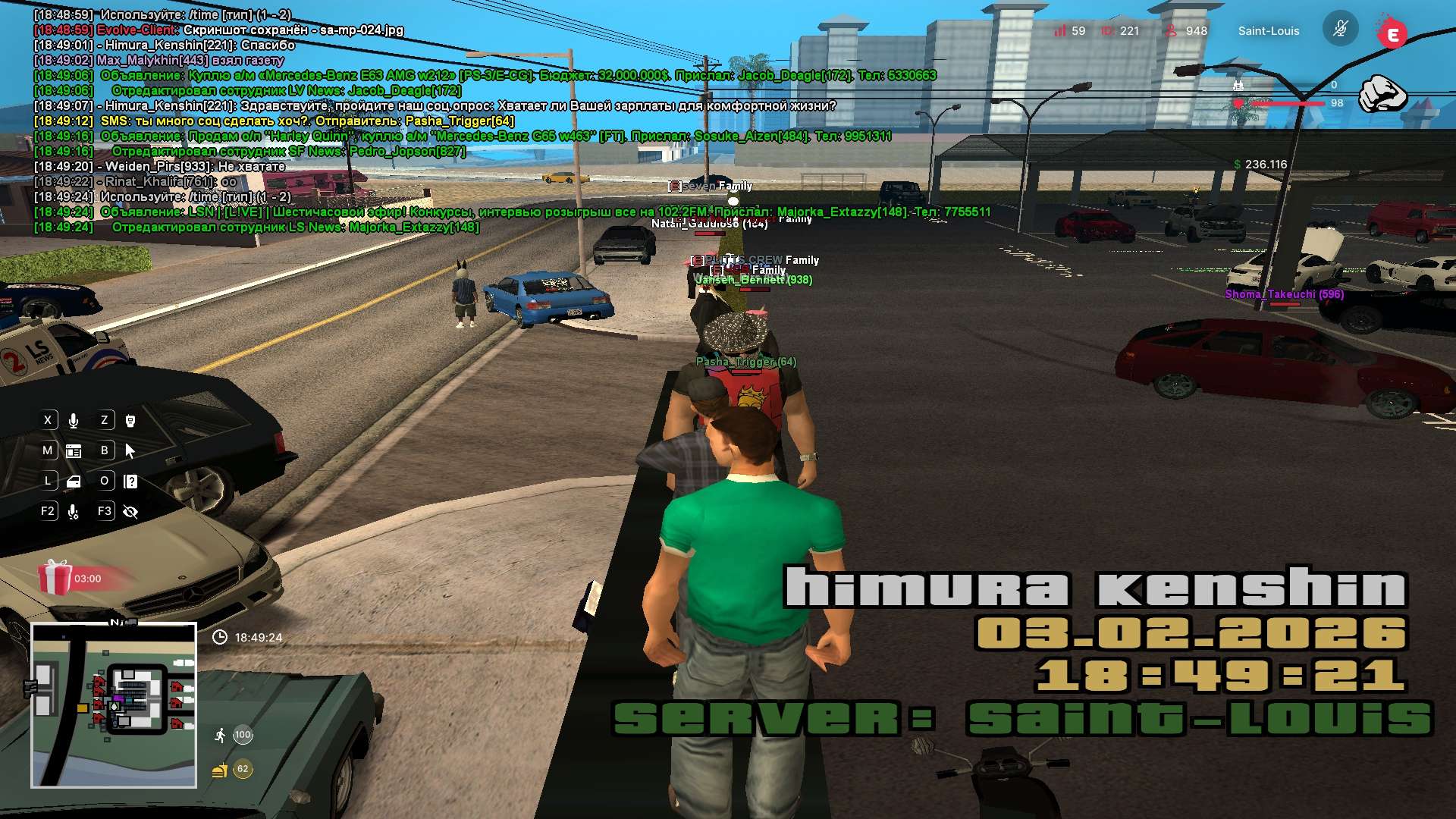Image resolution: width=1456 pixels, height=819 pixels.
Task: Open the microphone settings icon
Action: (74, 512)
